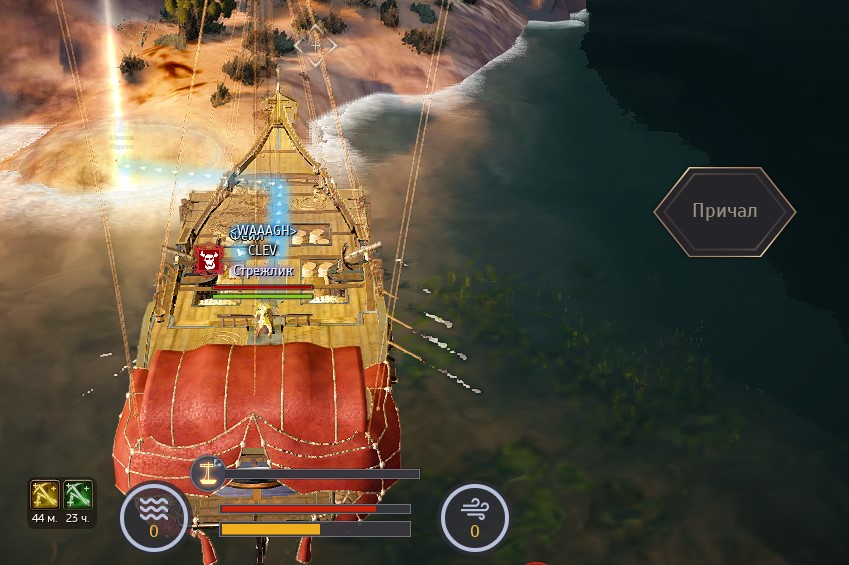849x565 pixels.
Task: Select the yellow pickaxe buff icon
Action: (44, 494)
